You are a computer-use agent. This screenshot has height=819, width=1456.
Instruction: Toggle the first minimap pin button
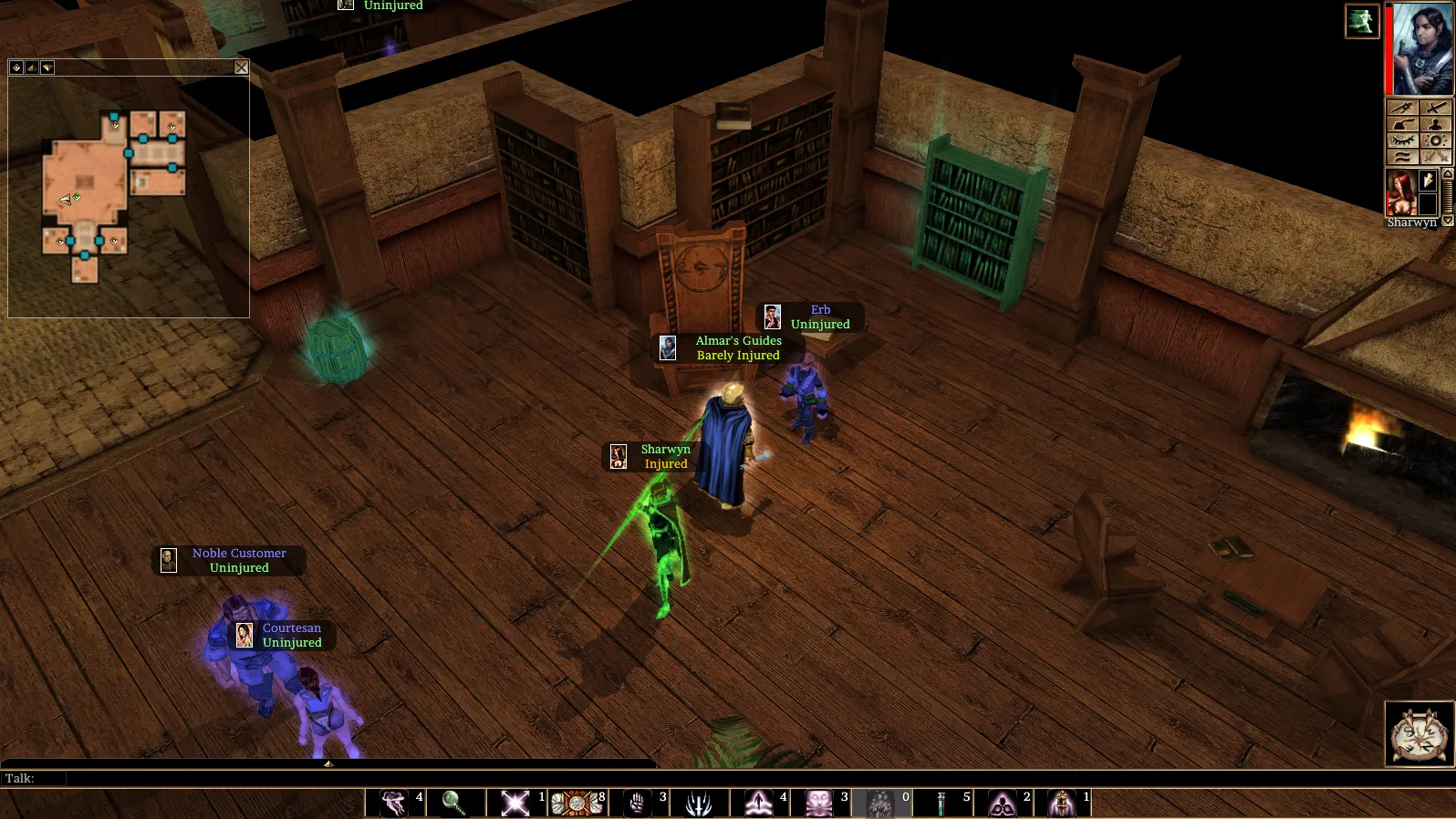pos(16,67)
